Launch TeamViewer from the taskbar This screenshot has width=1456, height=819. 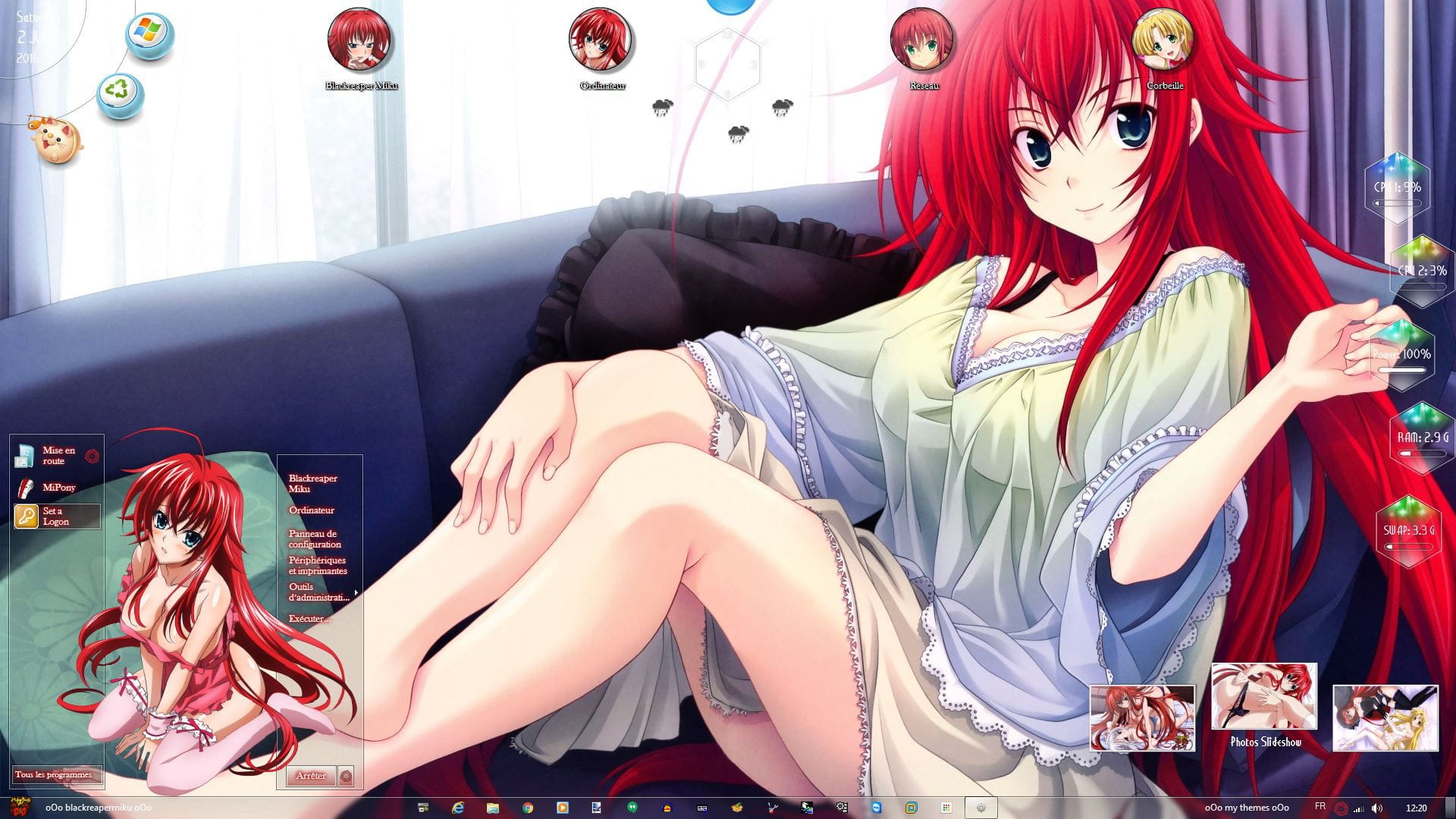click(x=874, y=808)
